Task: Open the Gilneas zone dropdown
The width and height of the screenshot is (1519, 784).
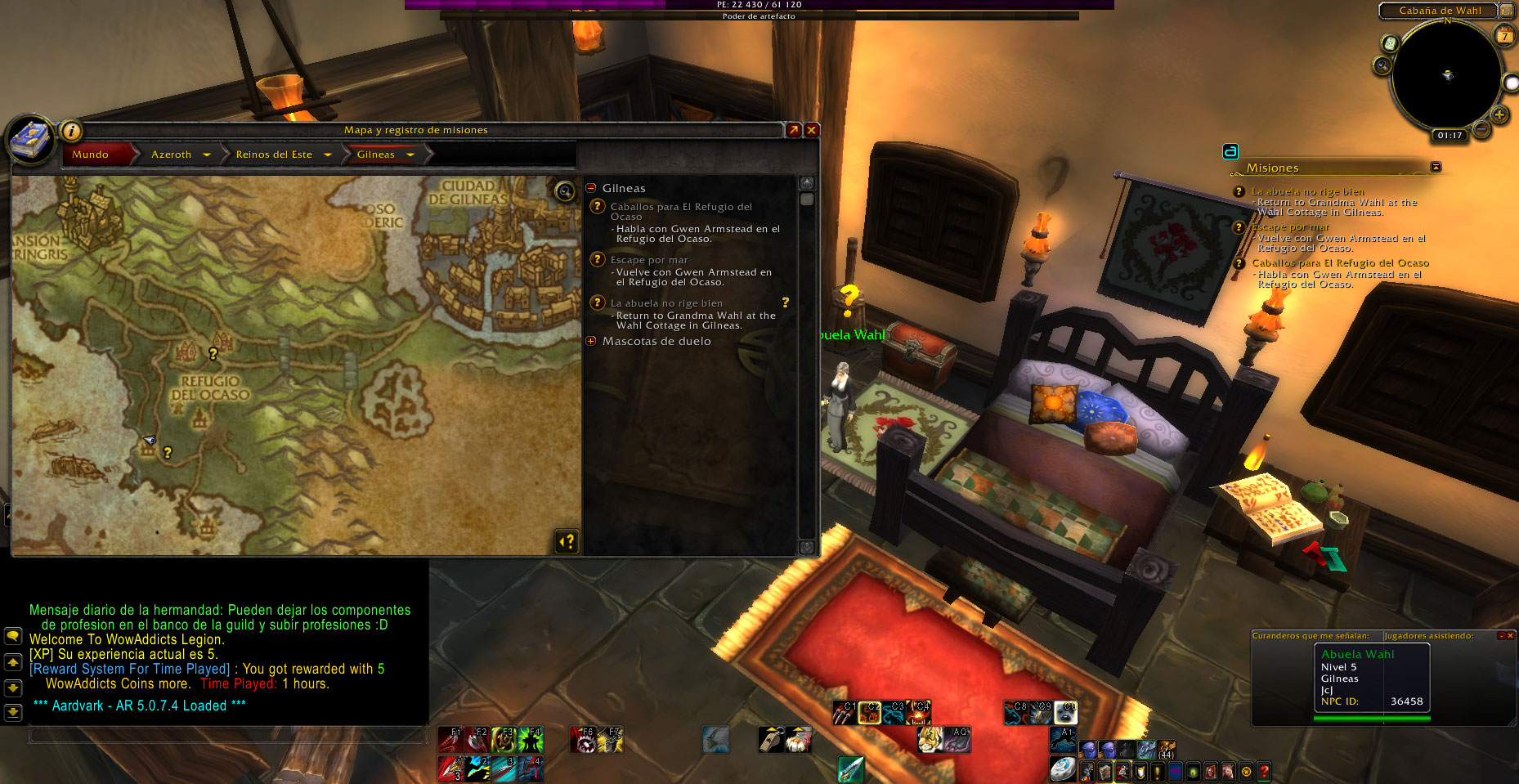Action: (410, 155)
